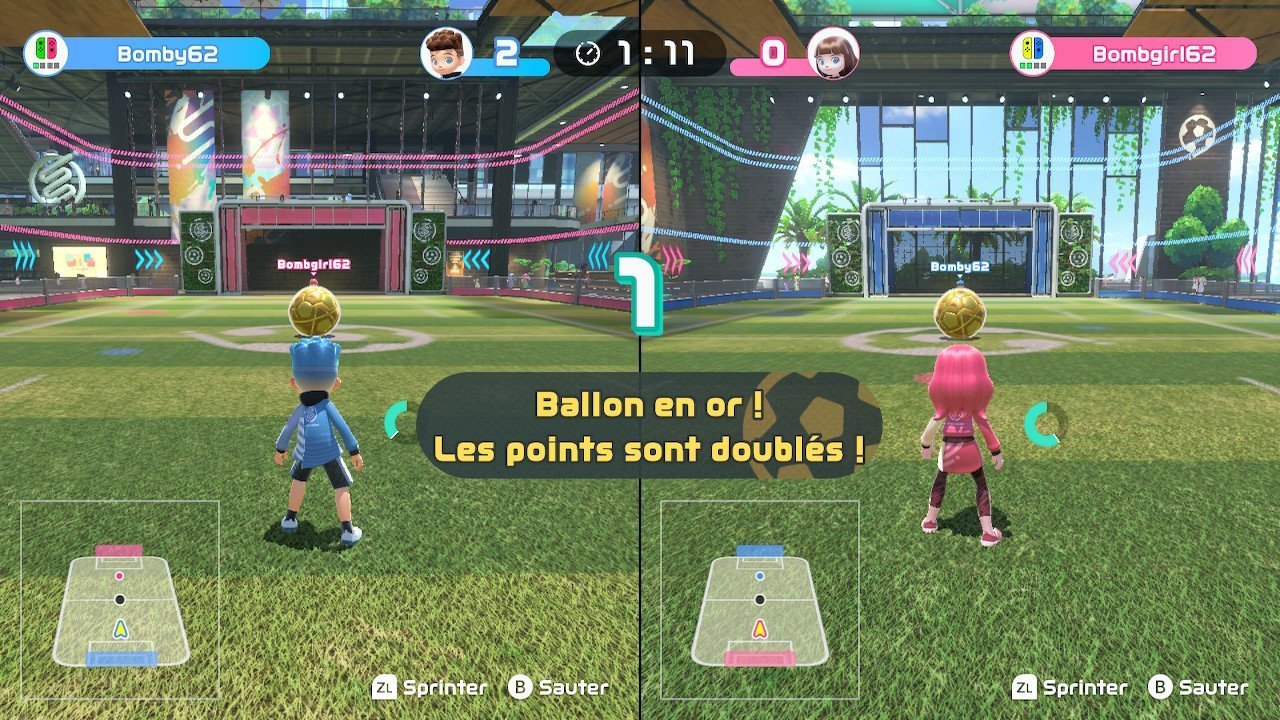Open the brown-haired boy avatar portrait
This screenshot has width=1280, height=720.
[446, 53]
